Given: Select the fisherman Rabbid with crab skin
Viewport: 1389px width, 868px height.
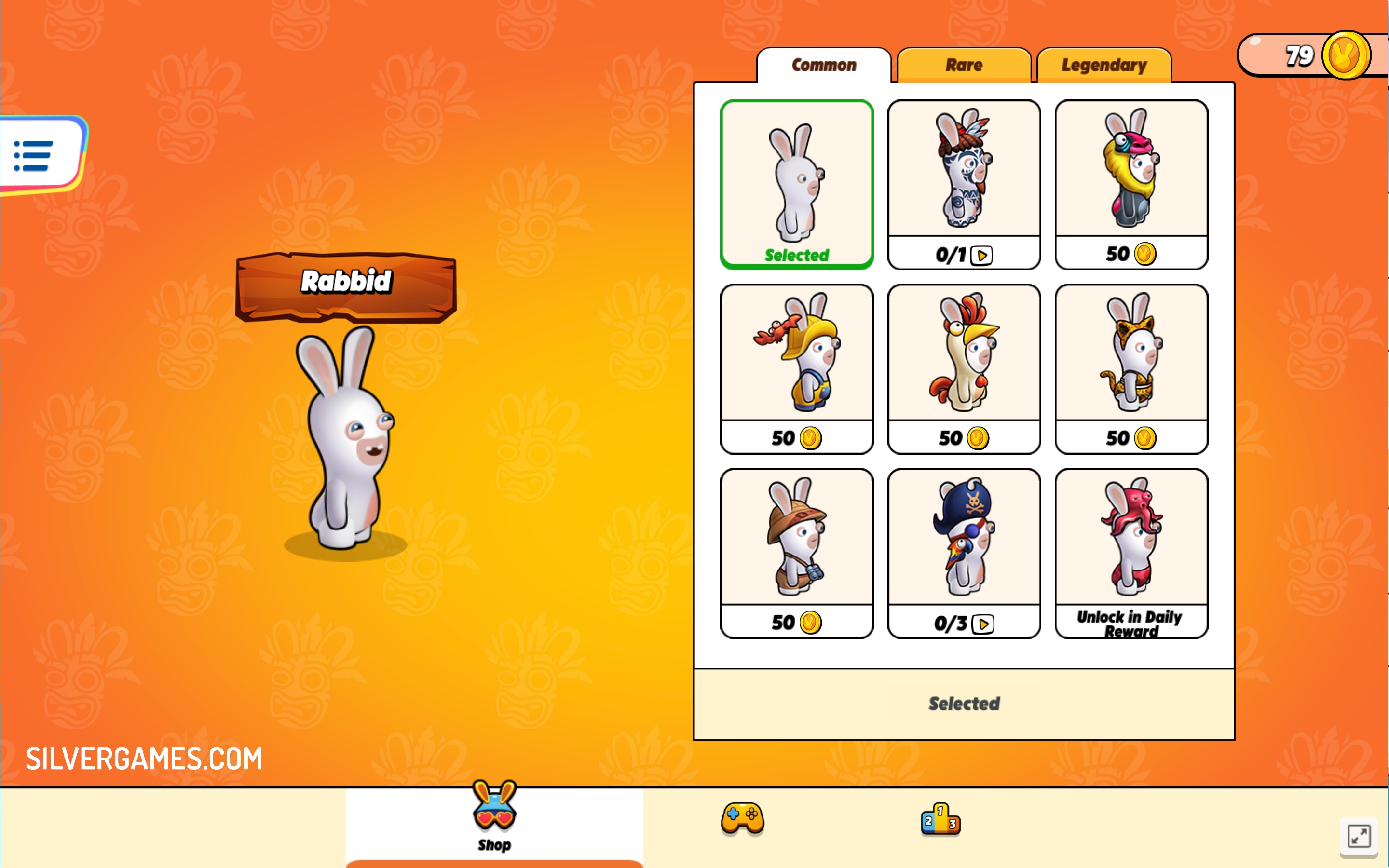Looking at the screenshot, I should coord(797,368).
